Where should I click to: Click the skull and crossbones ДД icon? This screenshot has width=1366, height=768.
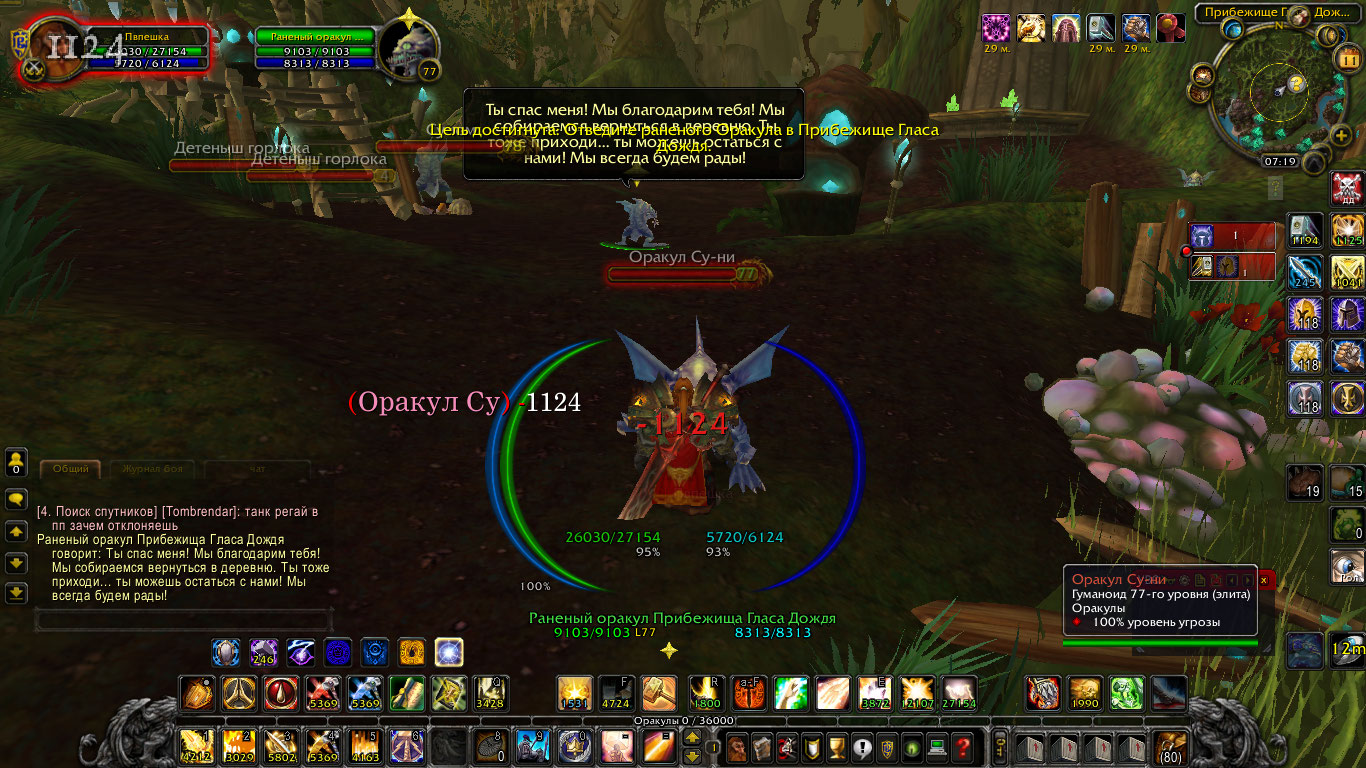1347,188
